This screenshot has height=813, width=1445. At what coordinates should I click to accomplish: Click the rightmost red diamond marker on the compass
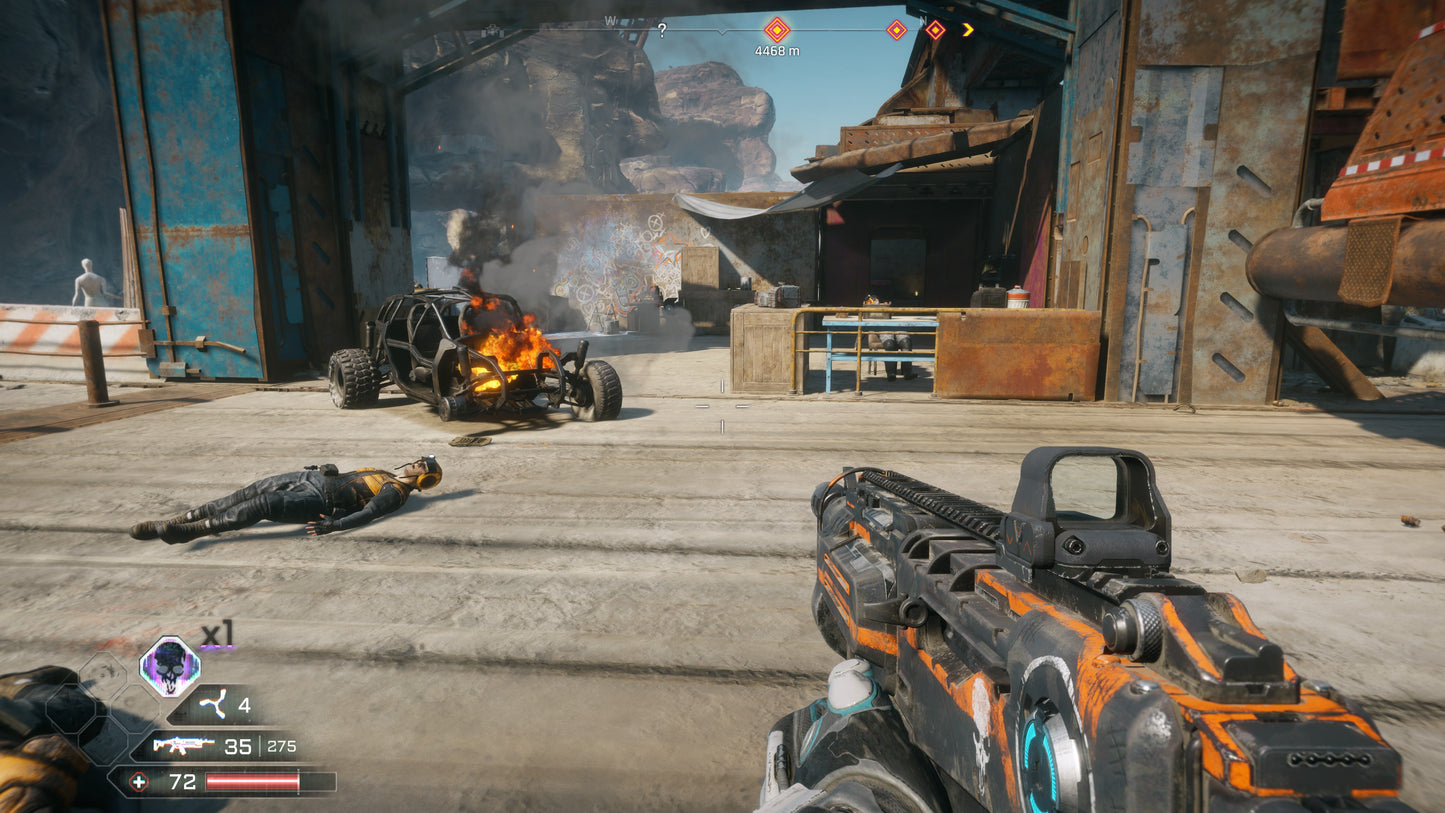pos(935,28)
